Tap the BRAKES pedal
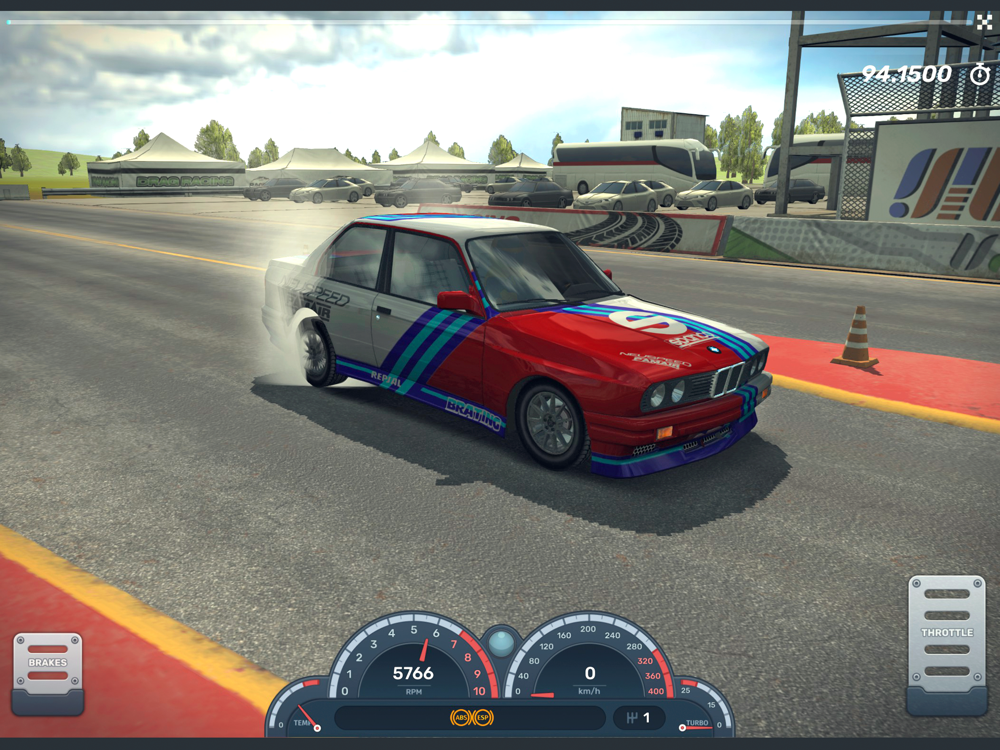 click(47, 671)
